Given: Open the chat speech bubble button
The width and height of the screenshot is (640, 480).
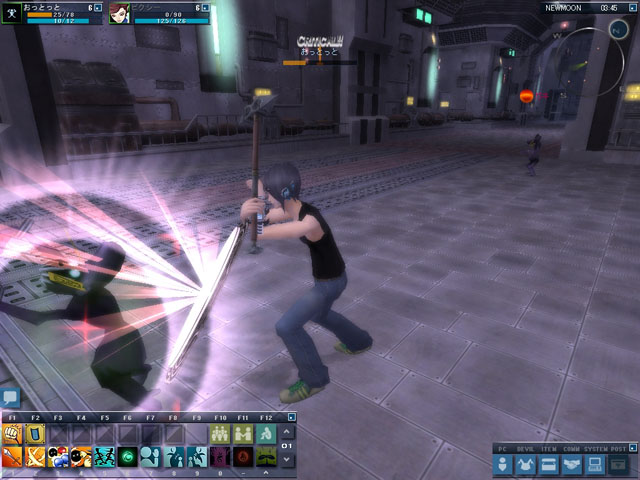Looking at the screenshot, I should coord(10,398).
